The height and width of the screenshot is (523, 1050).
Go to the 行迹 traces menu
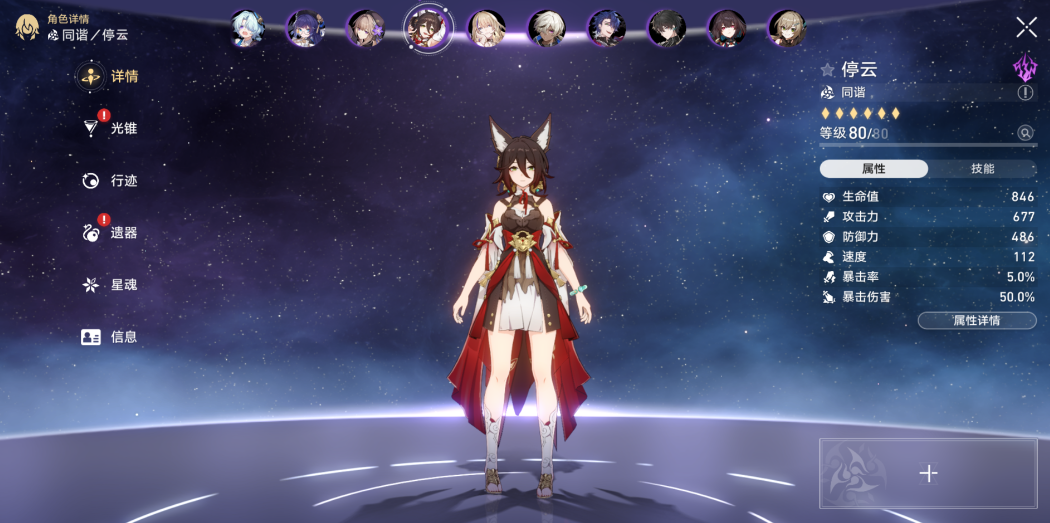[111, 181]
